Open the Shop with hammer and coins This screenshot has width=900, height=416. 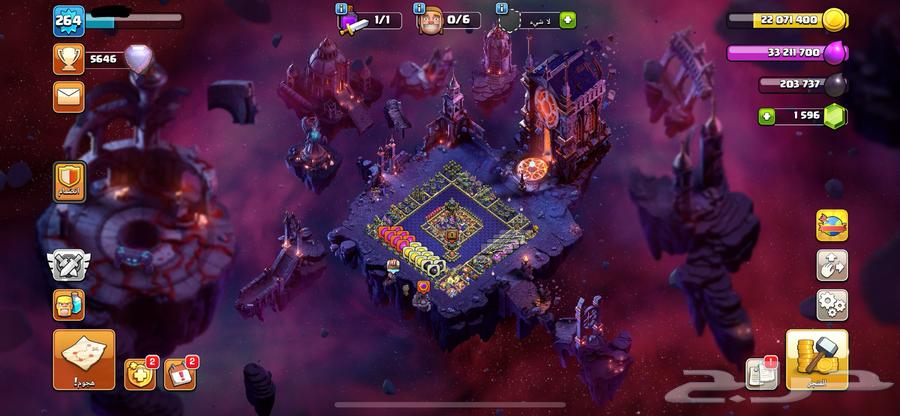click(x=816, y=360)
